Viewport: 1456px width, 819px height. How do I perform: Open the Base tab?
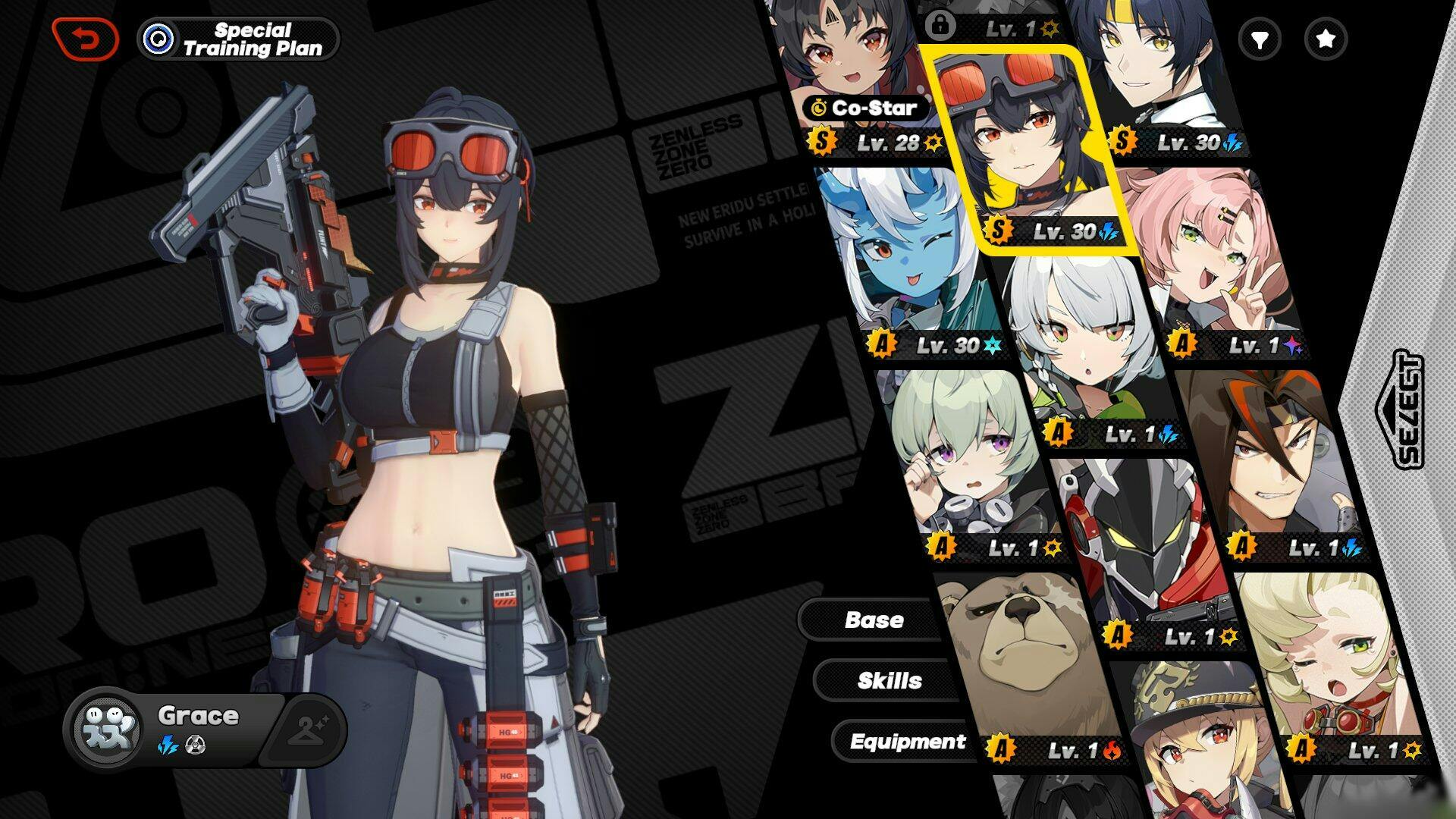(874, 620)
